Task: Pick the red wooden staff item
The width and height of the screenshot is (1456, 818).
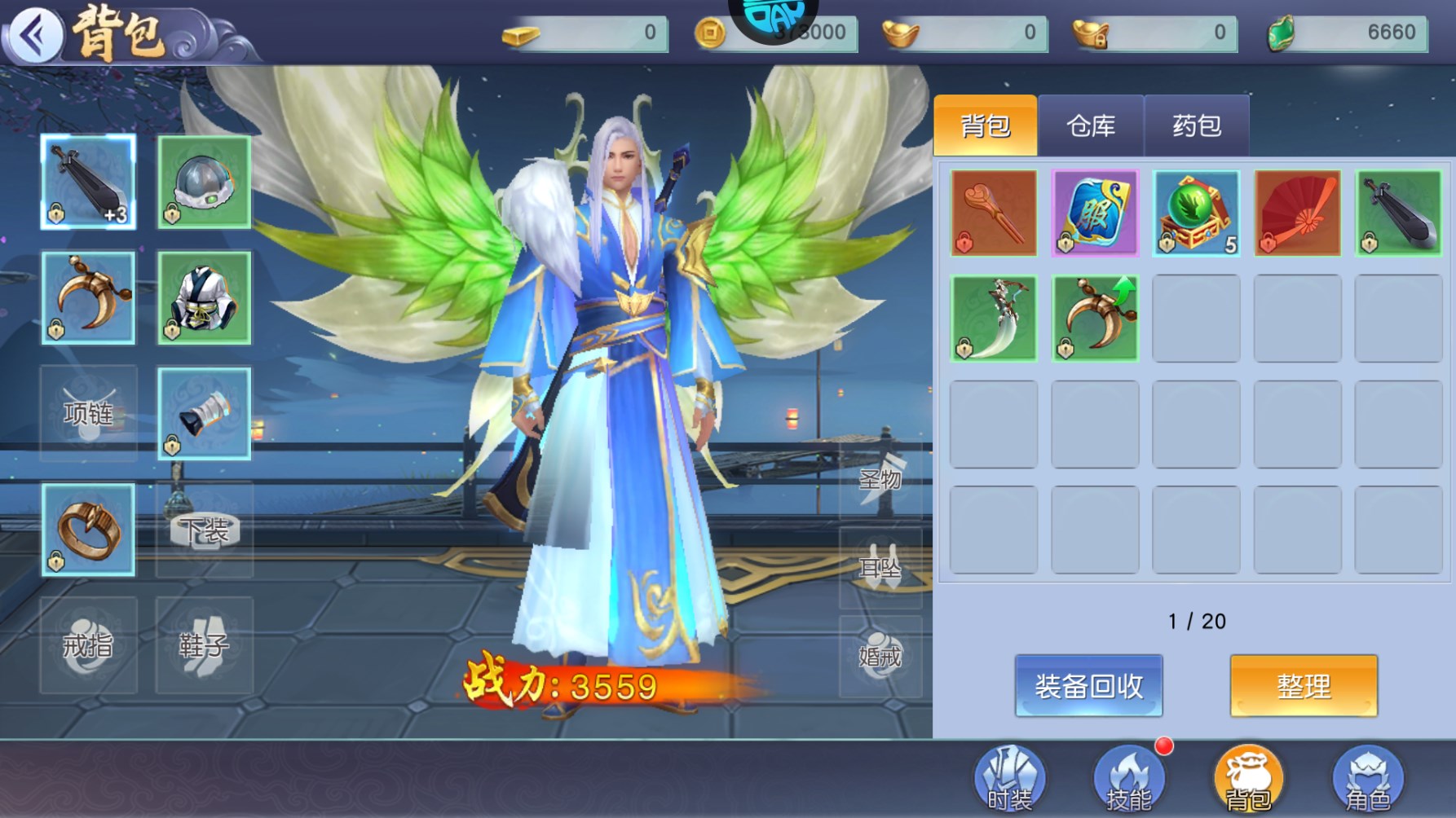Action: point(994,213)
